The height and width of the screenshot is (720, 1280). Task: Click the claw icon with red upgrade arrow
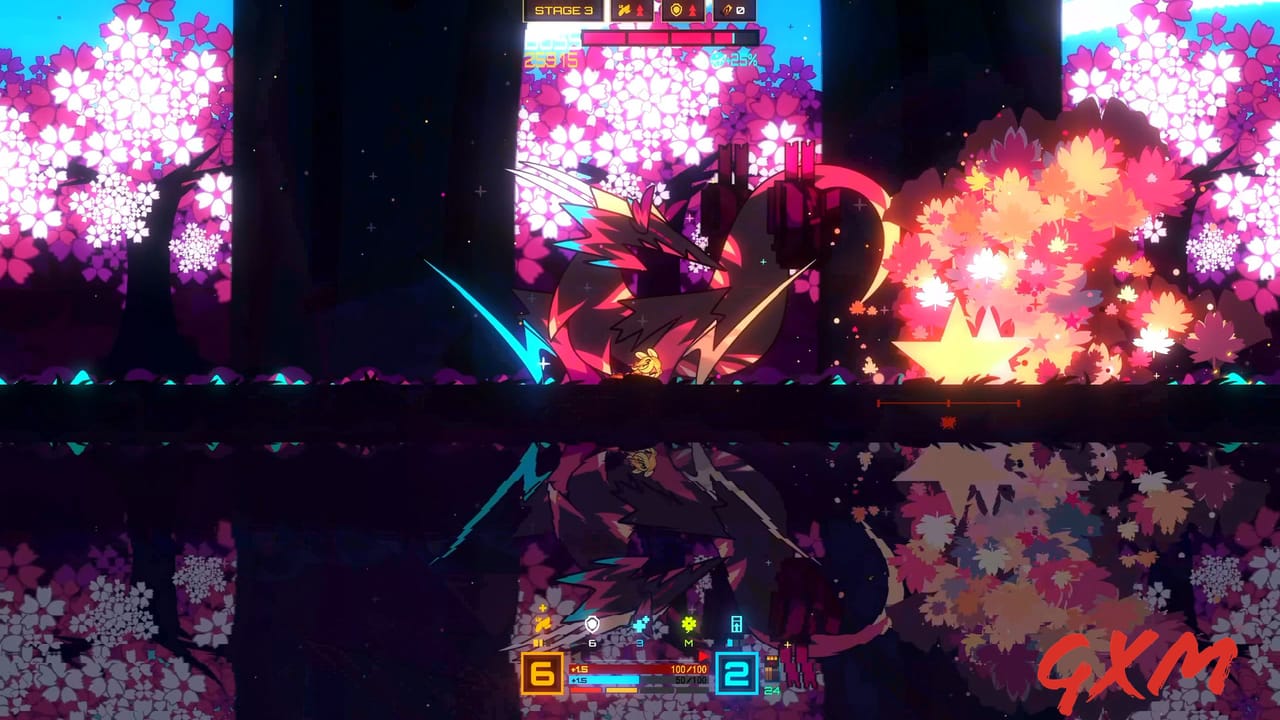[625, 10]
